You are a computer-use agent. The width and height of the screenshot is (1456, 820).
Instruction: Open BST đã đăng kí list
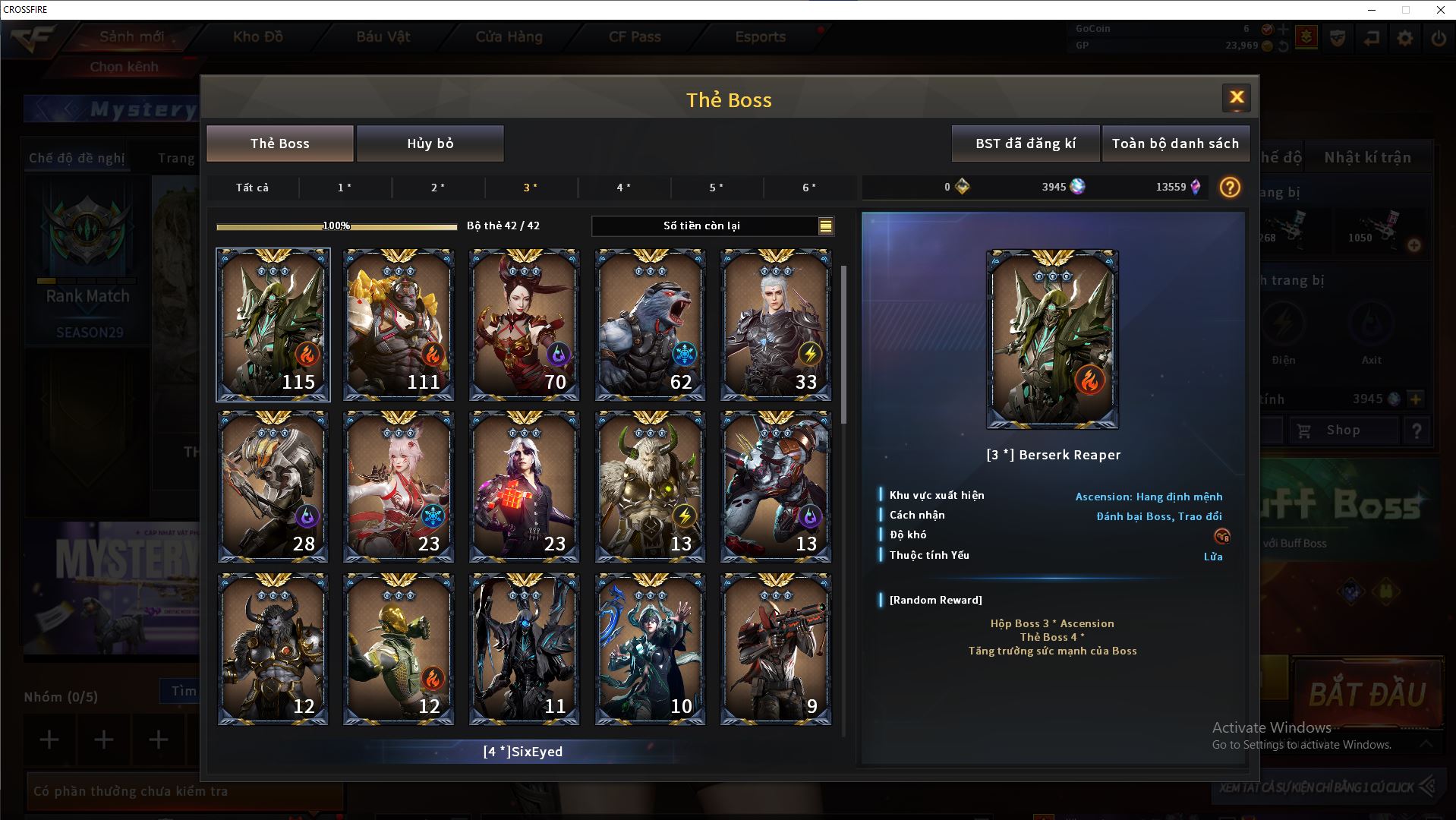click(1025, 143)
